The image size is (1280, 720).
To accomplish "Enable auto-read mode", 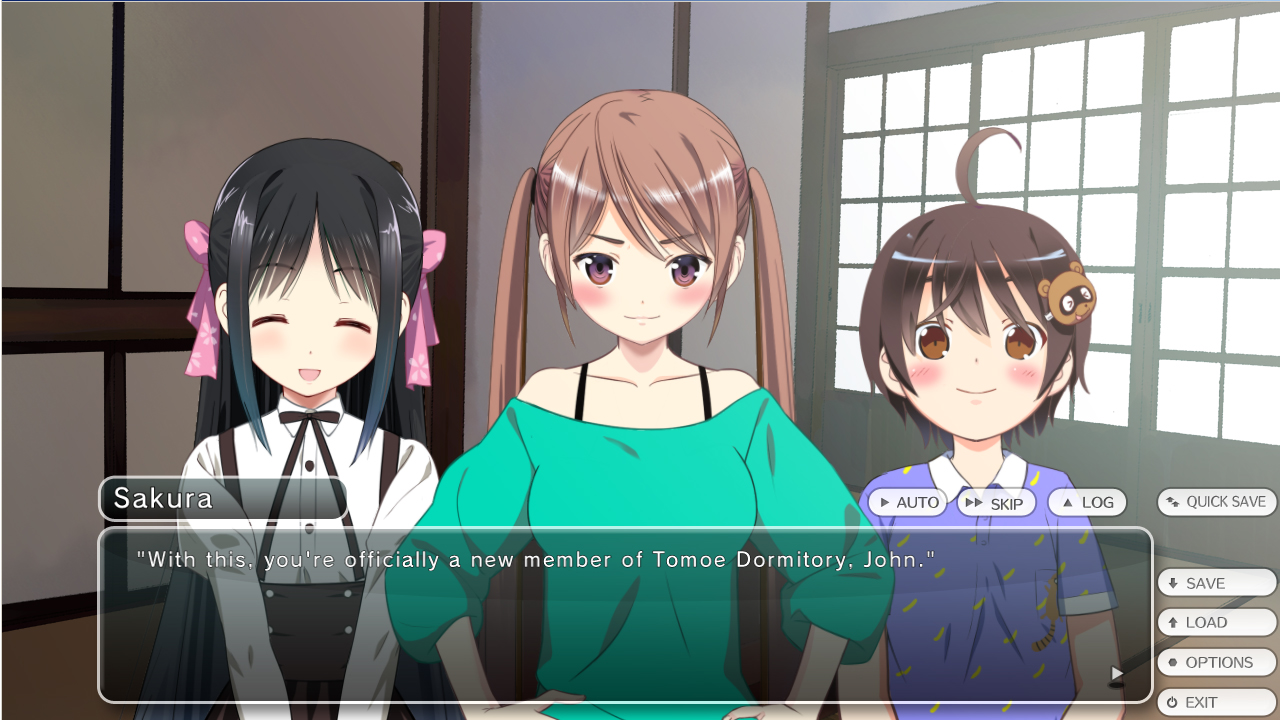I will 907,502.
